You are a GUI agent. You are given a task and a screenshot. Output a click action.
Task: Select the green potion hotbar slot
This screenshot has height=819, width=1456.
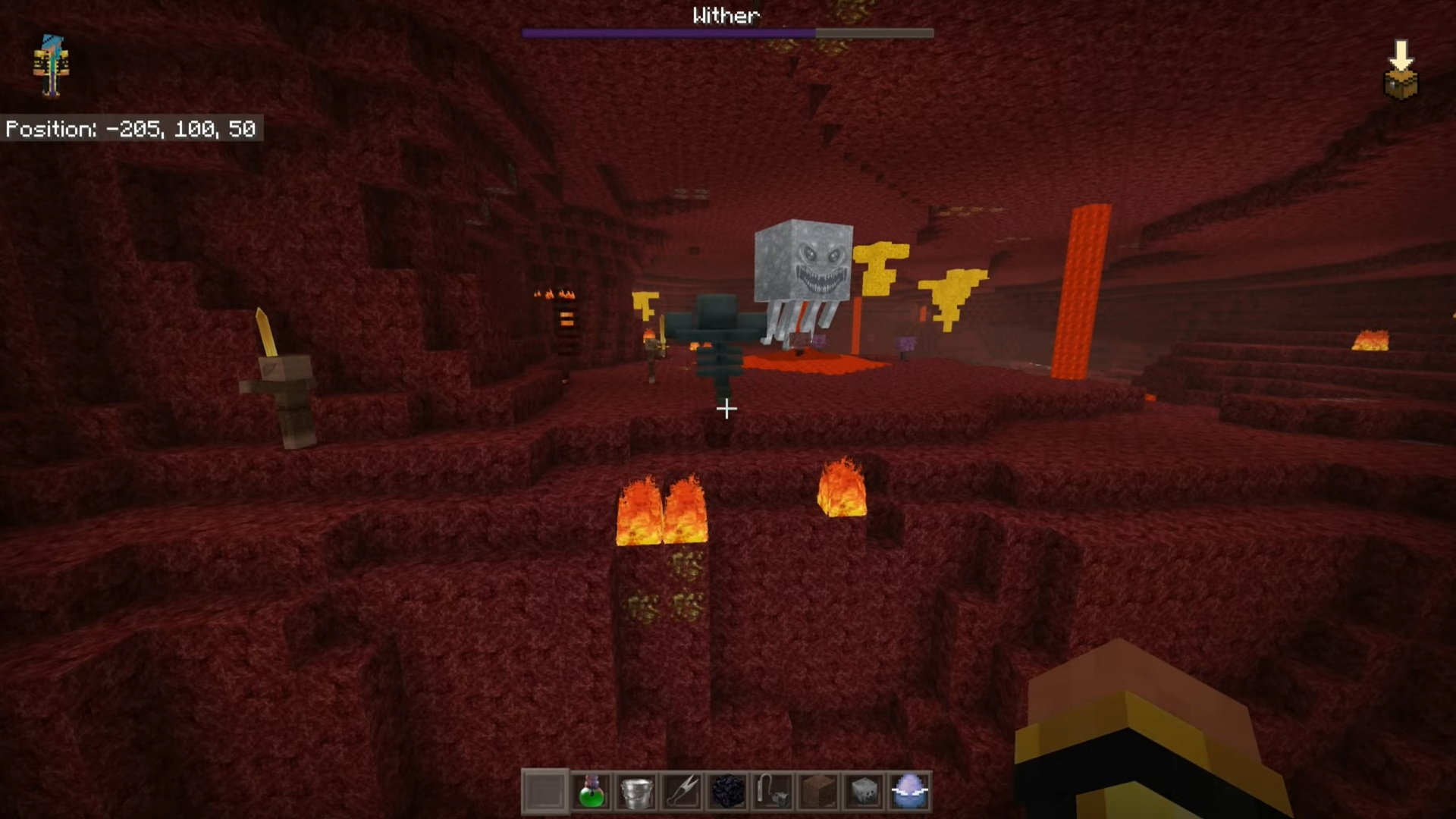click(591, 791)
